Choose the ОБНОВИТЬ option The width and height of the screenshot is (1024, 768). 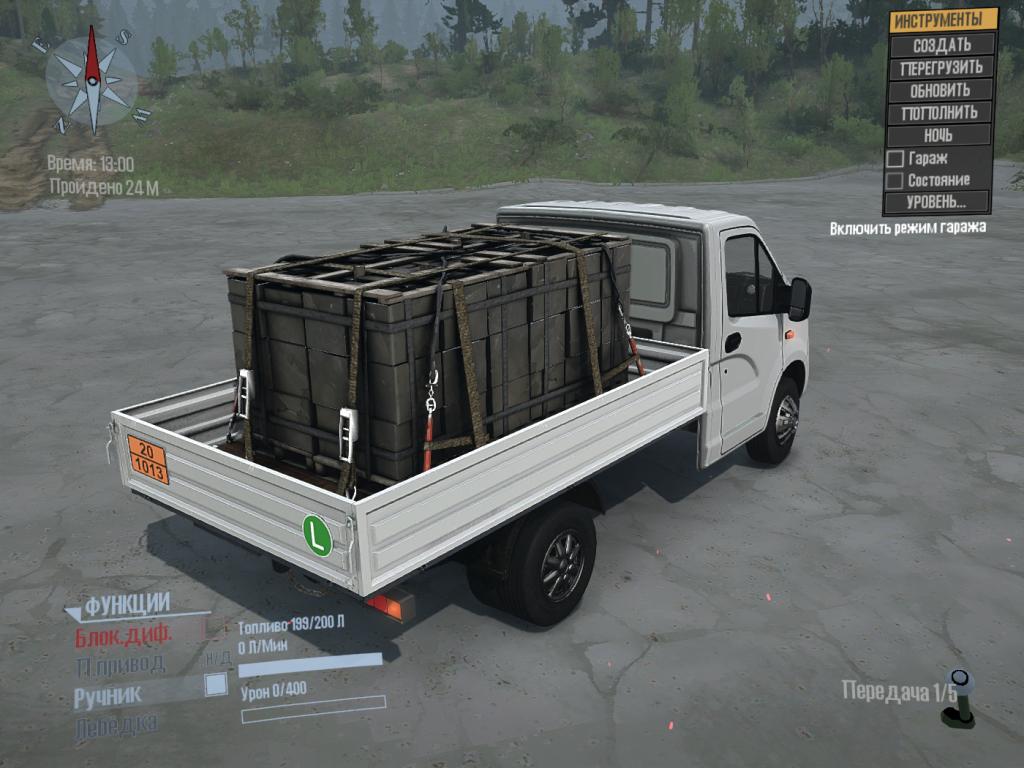pos(941,90)
